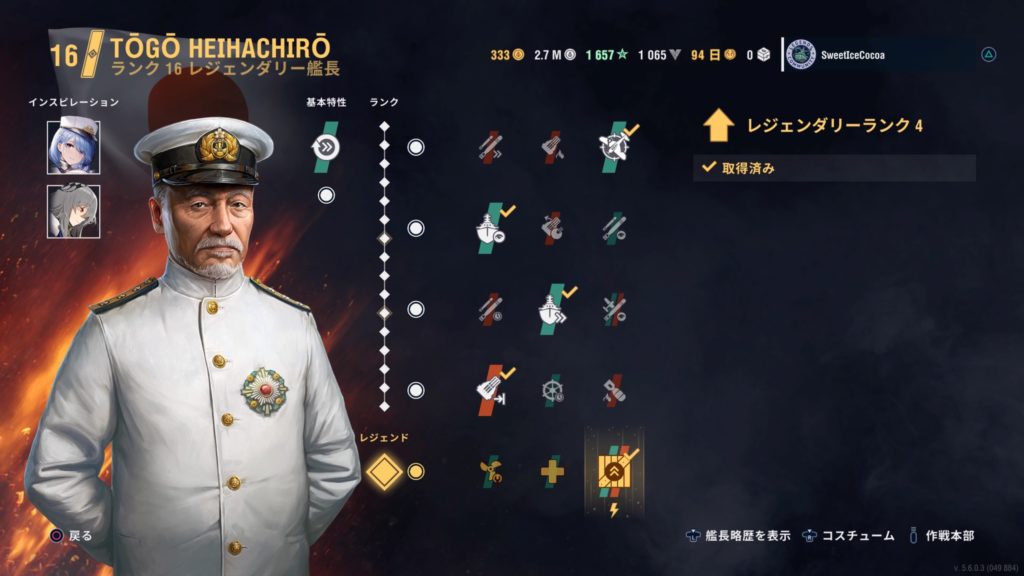Open the base trait skill icon
Screen dimensions: 1024x576
coord(326,147)
